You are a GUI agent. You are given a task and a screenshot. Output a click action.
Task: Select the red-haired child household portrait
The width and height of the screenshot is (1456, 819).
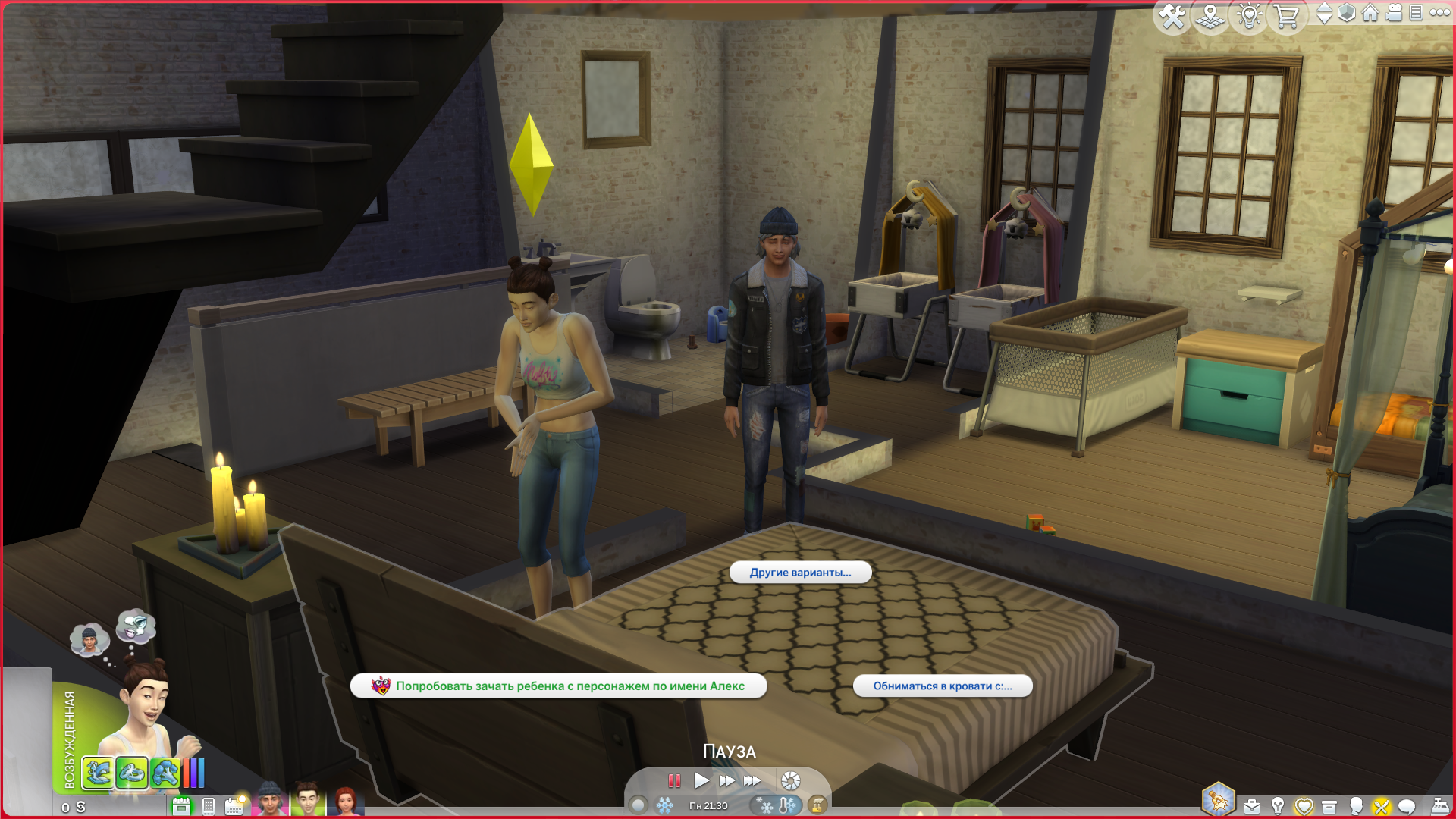point(345,802)
